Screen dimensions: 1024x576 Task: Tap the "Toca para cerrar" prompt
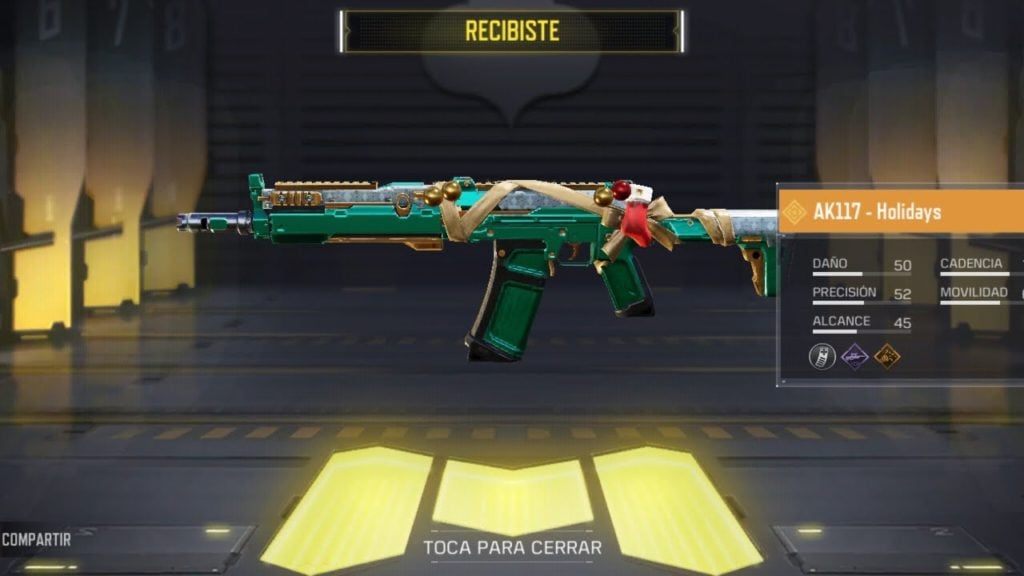512,547
